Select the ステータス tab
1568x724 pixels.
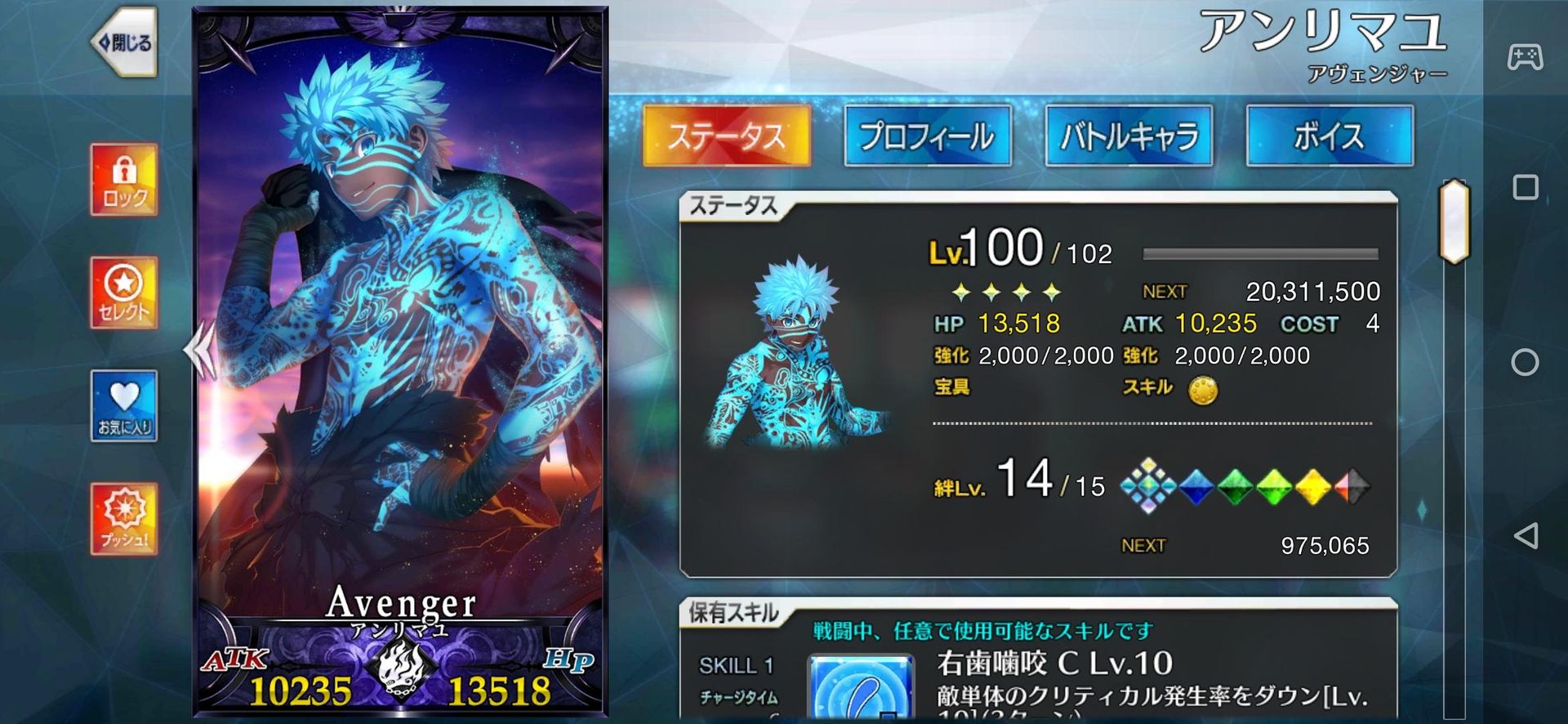(x=725, y=136)
